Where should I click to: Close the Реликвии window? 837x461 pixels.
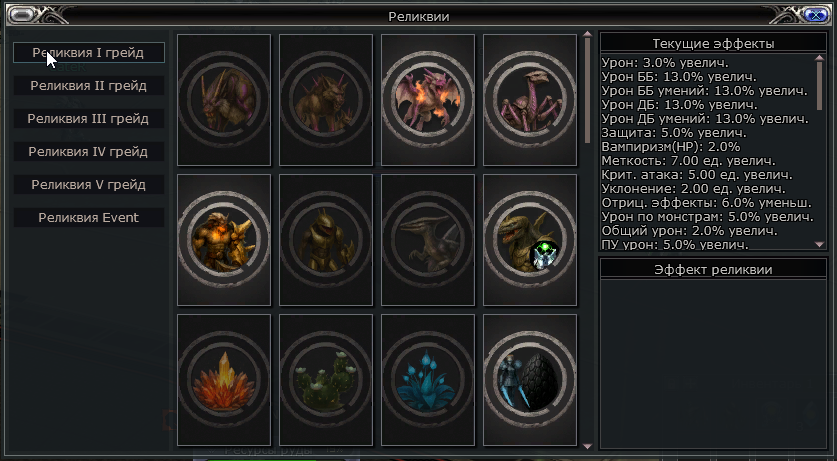pos(813,15)
